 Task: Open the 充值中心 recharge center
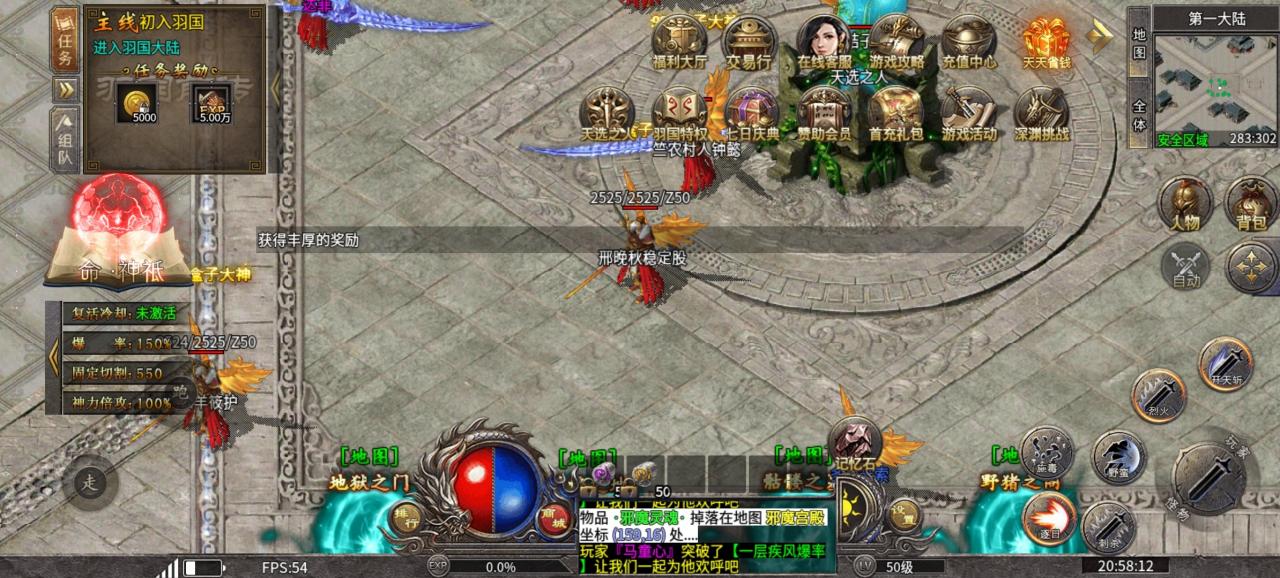[x=969, y=42]
